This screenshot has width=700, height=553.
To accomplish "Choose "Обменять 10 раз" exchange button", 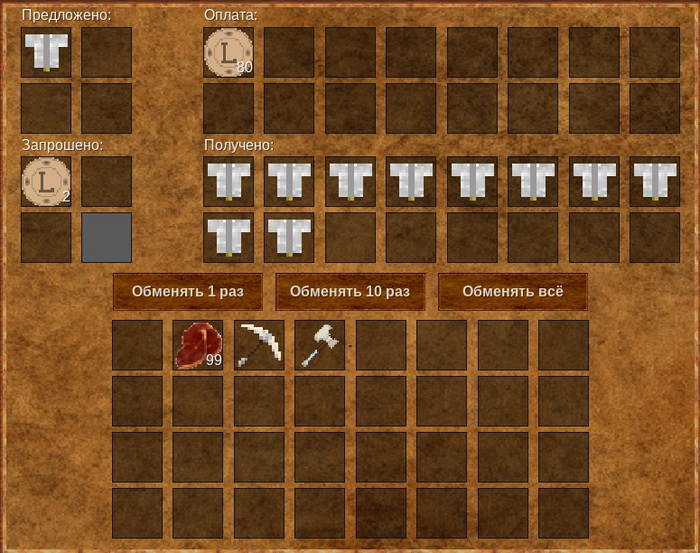I will [x=350, y=292].
